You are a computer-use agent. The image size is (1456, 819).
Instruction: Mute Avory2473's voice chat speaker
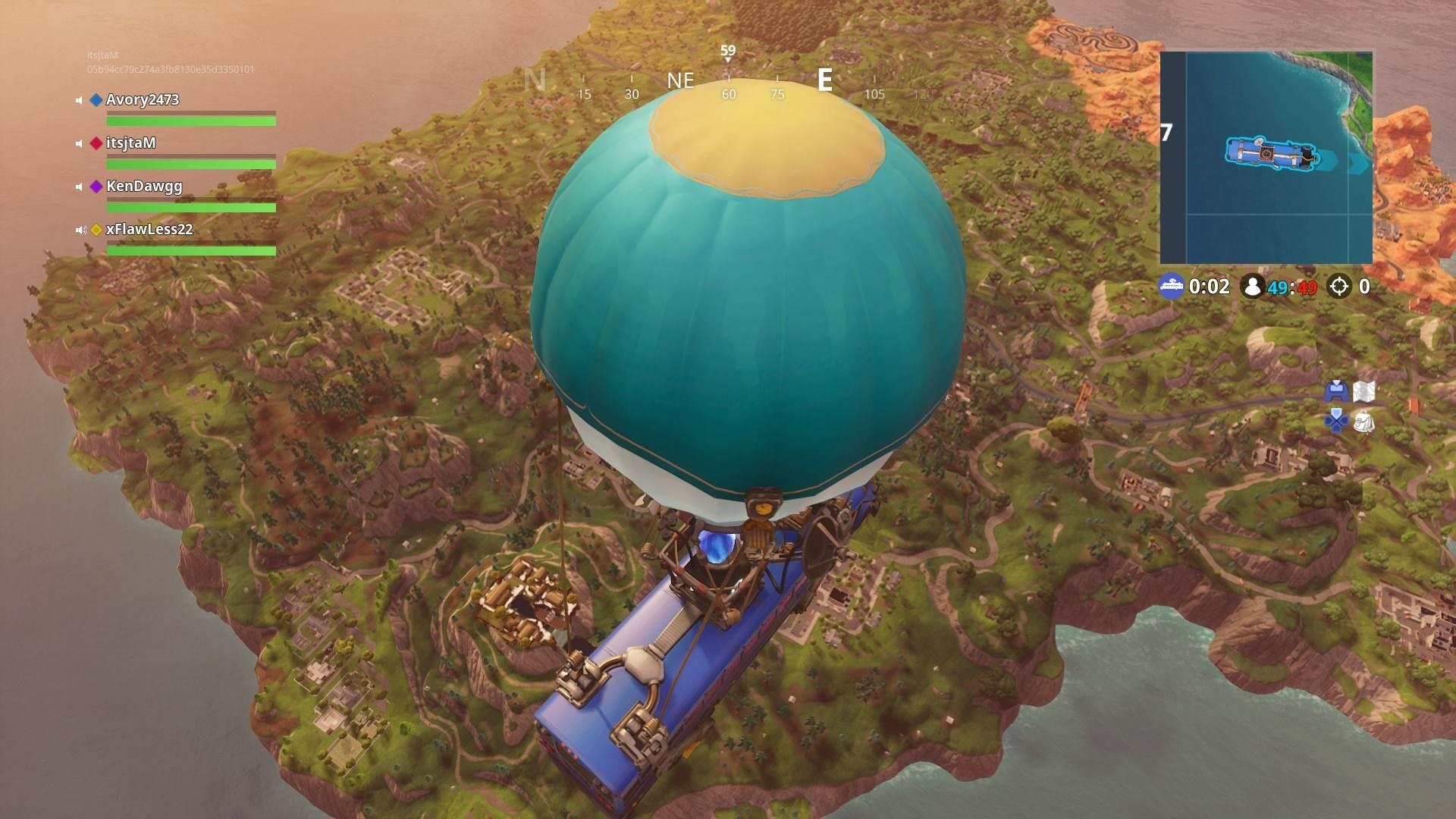(78, 99)
